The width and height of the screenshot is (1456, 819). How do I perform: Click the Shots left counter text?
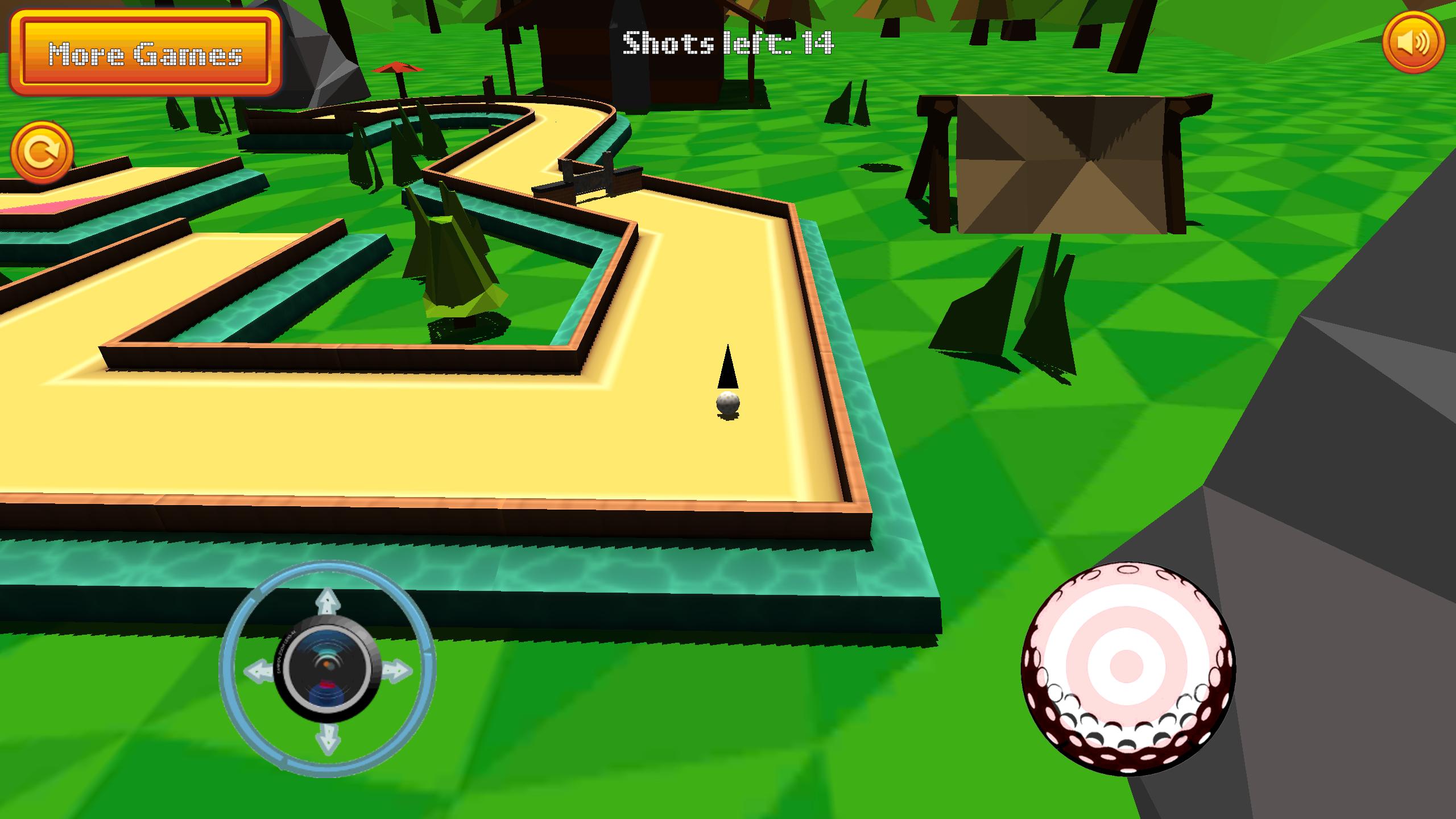(x=728, y=43)
